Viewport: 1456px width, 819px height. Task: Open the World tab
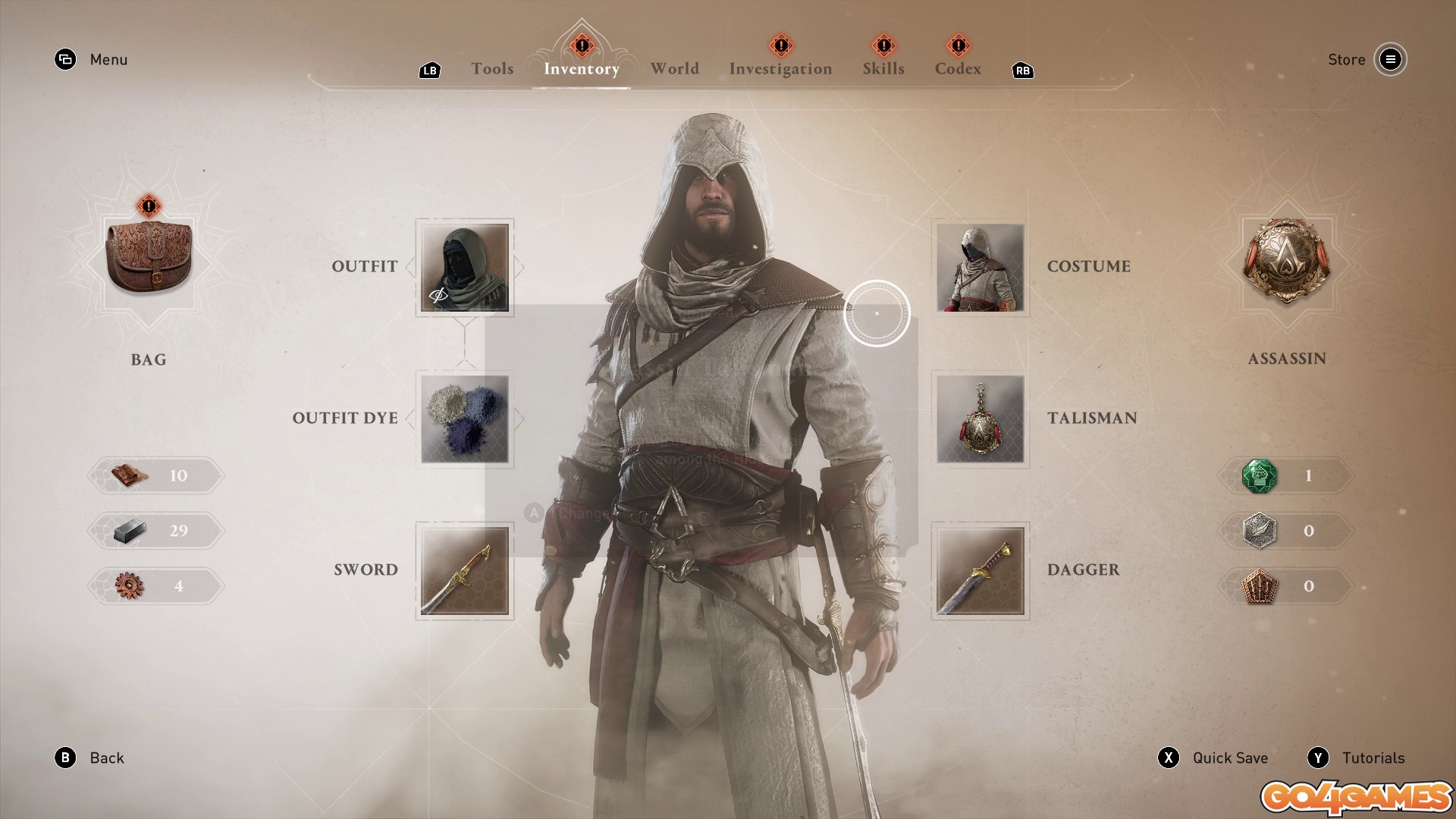[674, 69]
